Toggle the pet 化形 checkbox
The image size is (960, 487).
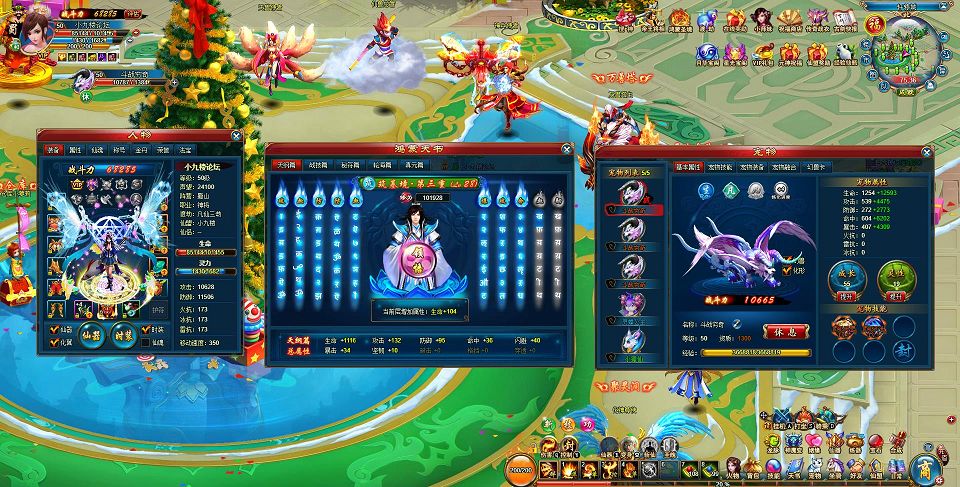pyautogui.click(x=785, y=271)
